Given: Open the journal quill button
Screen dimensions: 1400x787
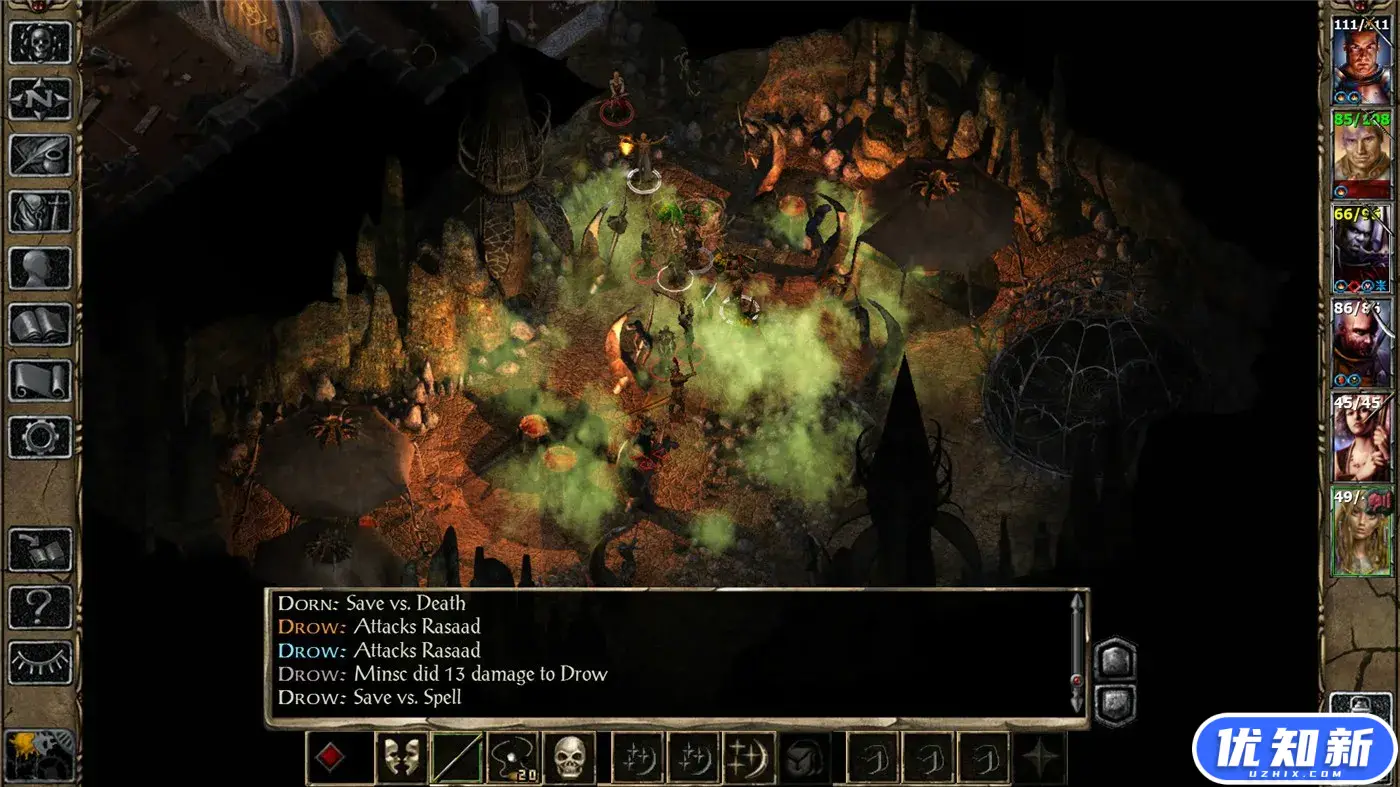Looking at the screenshot, I should [40, 155].
